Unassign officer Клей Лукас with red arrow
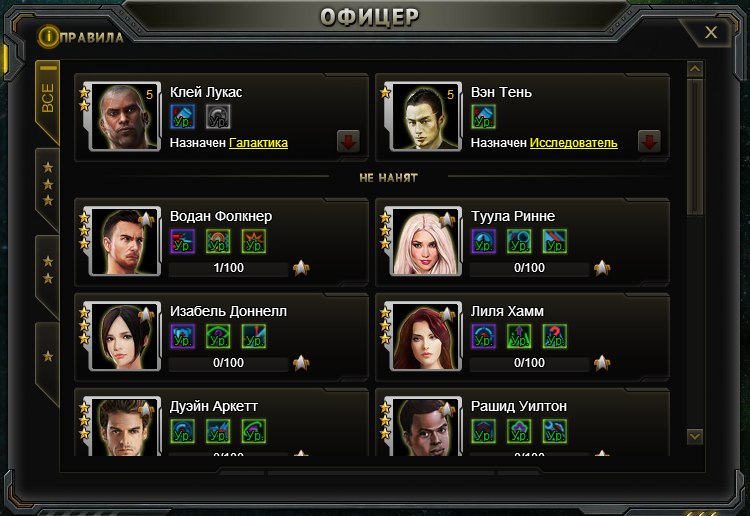 point(349,141)
